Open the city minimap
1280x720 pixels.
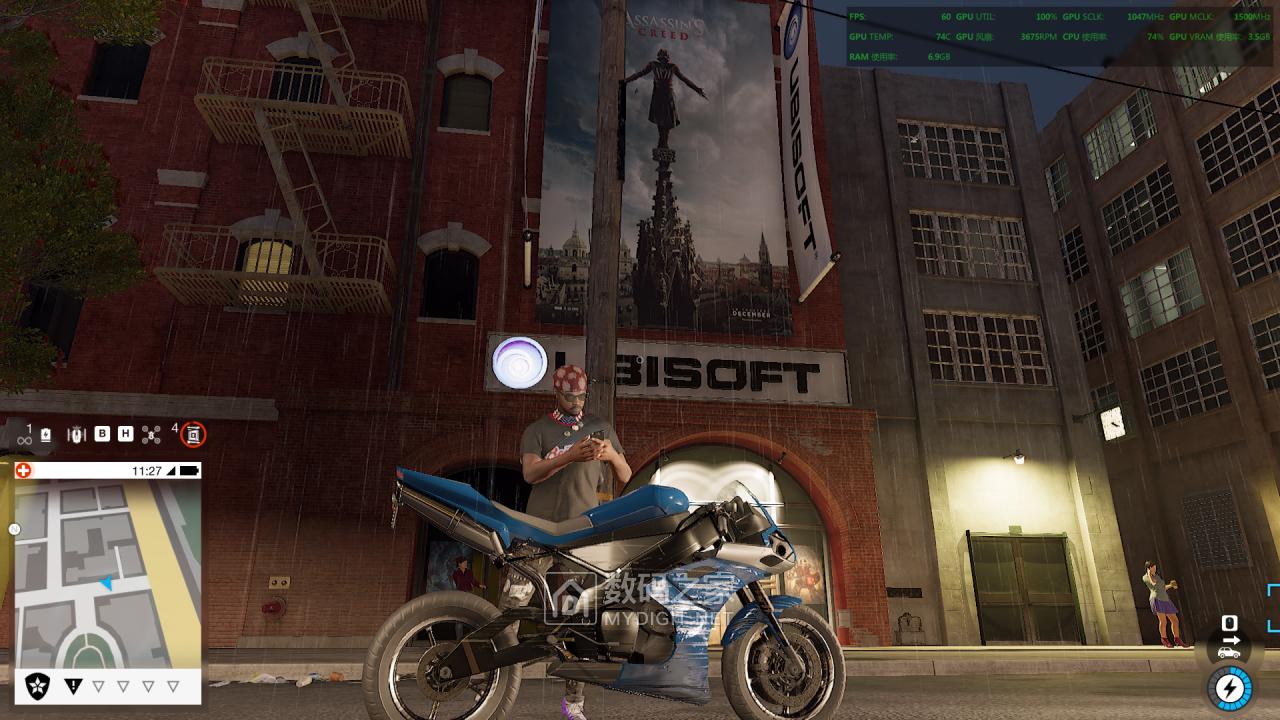pyautogui.click(x=108, y=574)
